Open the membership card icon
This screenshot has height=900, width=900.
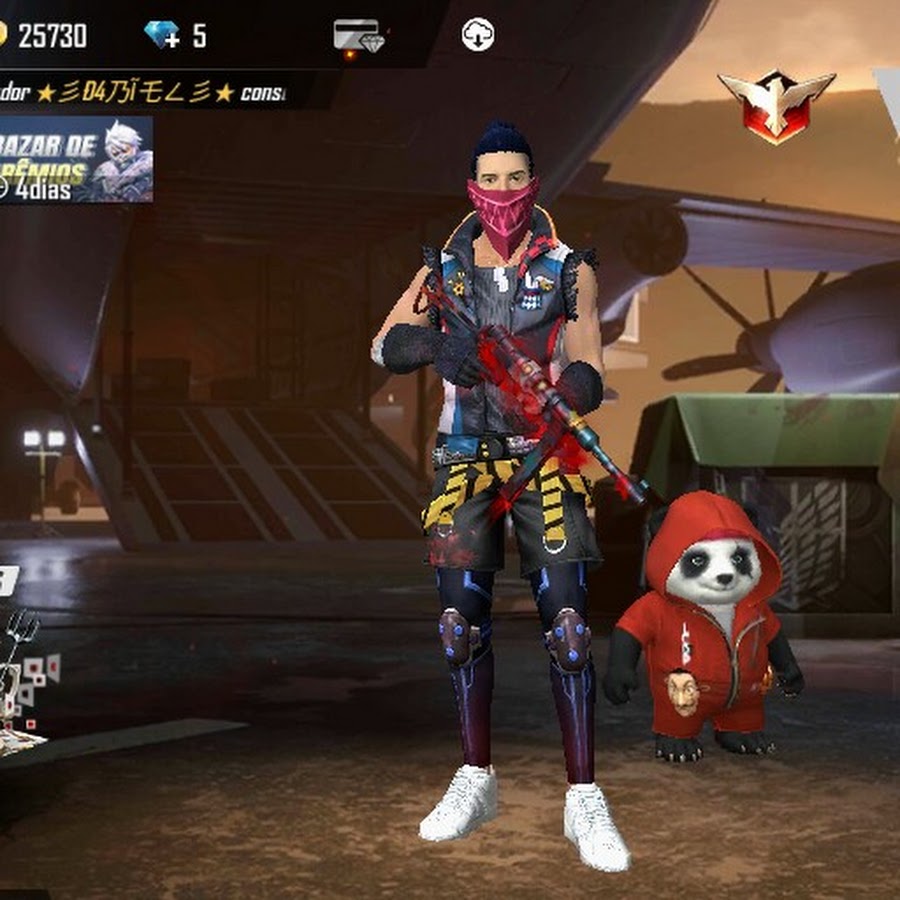(x=358, y=37)
